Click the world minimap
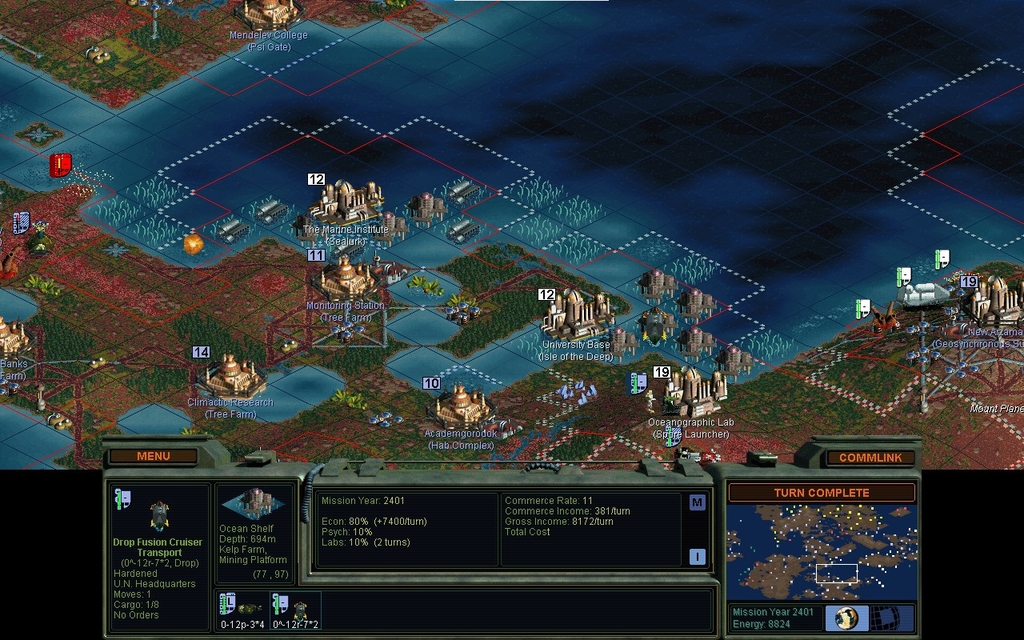1024x640 pixels. (x=821, y=552)
